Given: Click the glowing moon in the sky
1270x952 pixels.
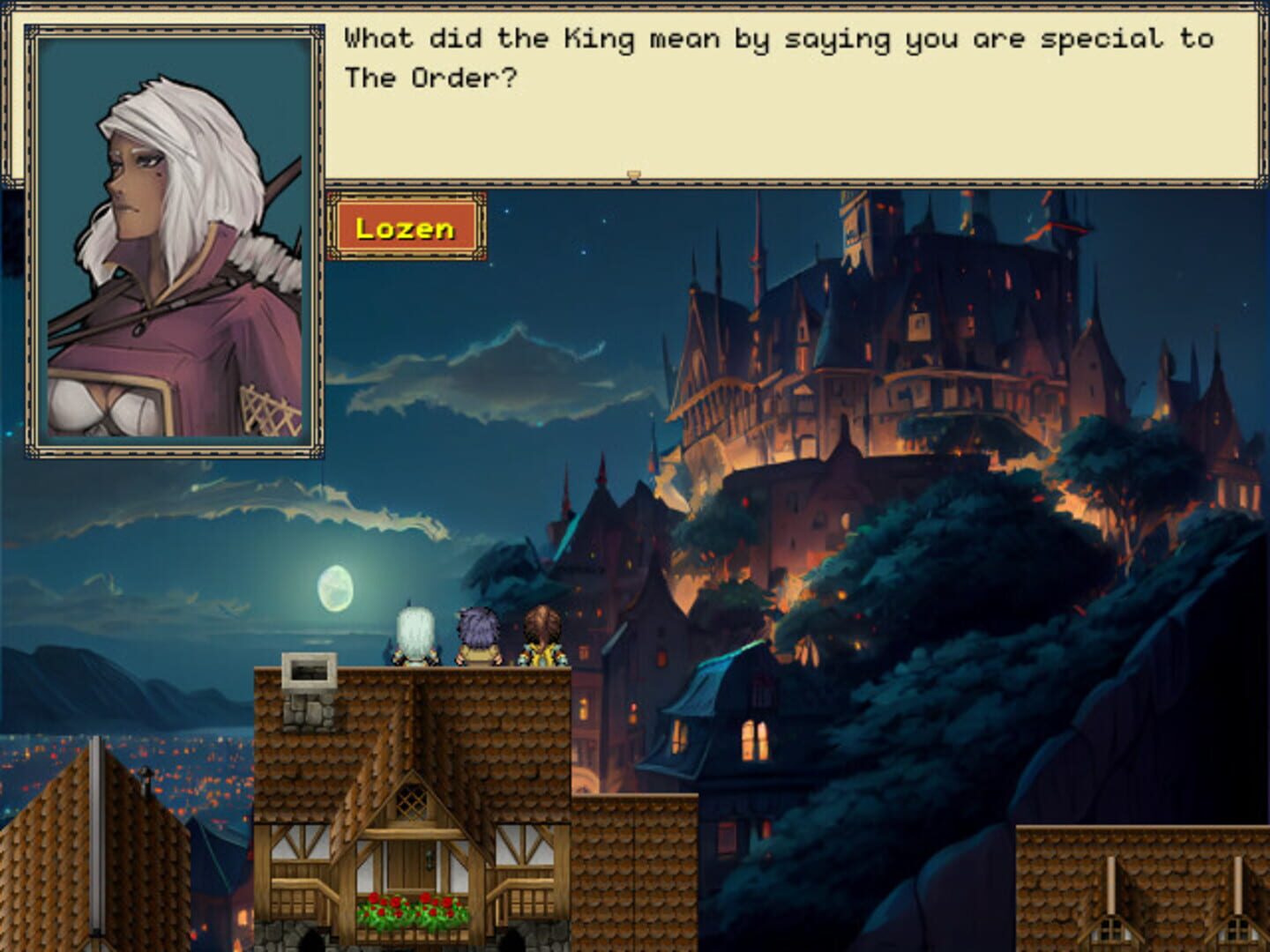Looking at the screenshot, I should (x=338, y=589).
